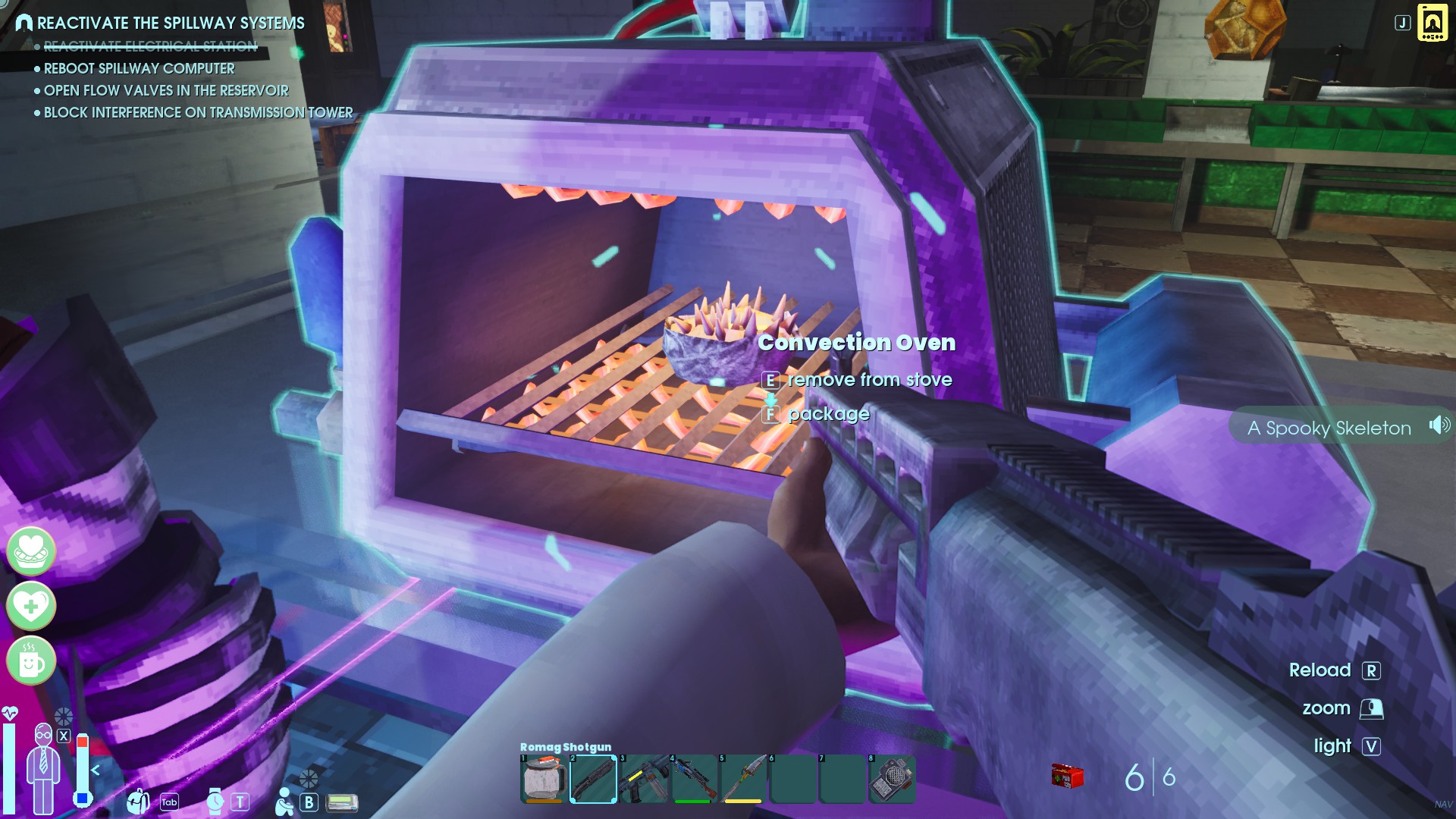The height and width of the screenshot is (819, 1456).
Task: Select the spear in slot five
Action: pos(743,778)
